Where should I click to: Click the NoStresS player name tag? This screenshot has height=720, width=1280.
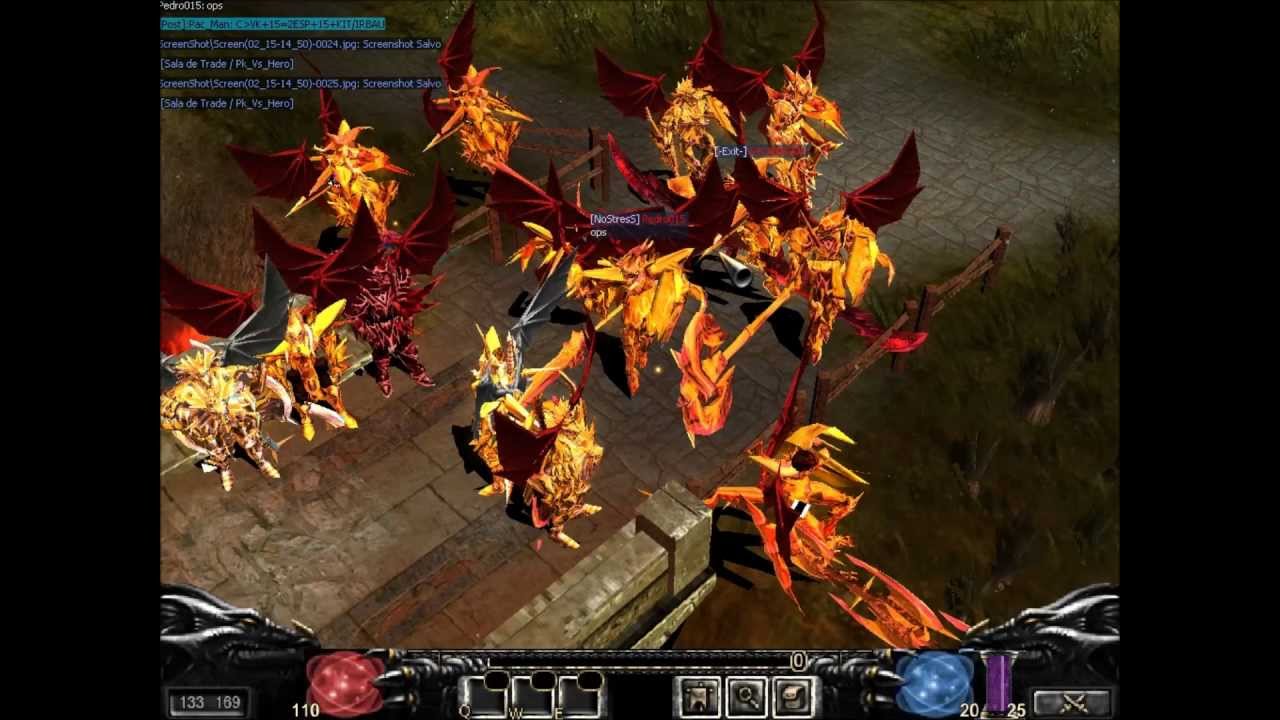coord(637,219)
